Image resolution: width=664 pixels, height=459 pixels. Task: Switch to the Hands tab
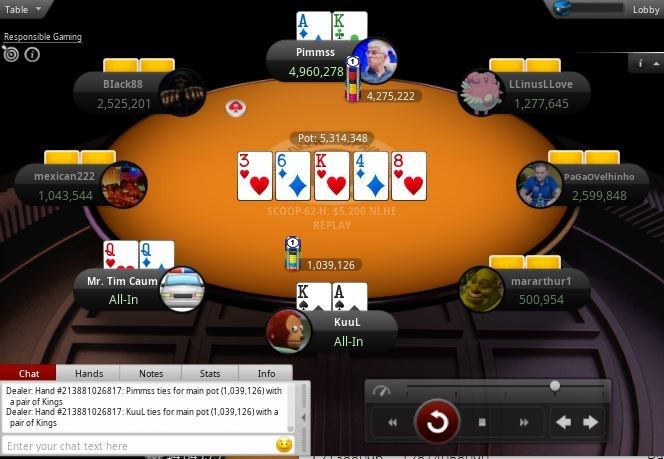click(x=89, y=373)
